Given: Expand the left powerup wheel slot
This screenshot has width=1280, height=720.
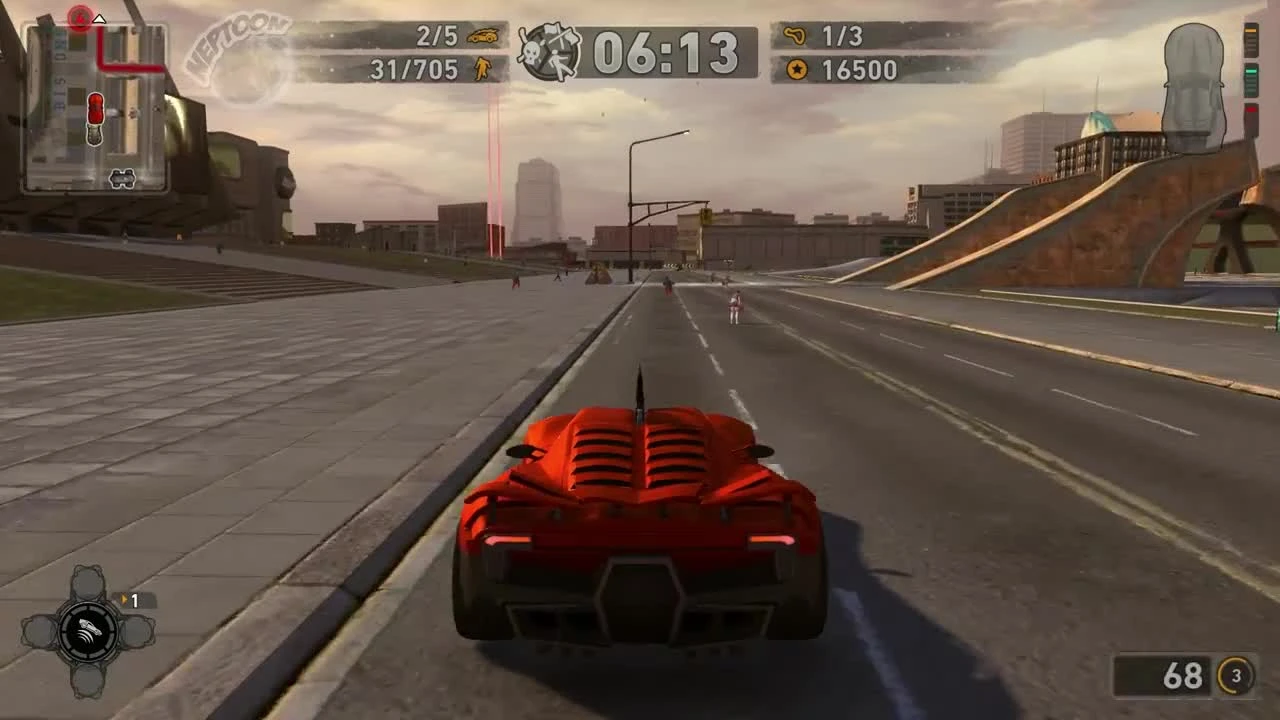Looking at the screenshot, I should [x=42, y=632].
